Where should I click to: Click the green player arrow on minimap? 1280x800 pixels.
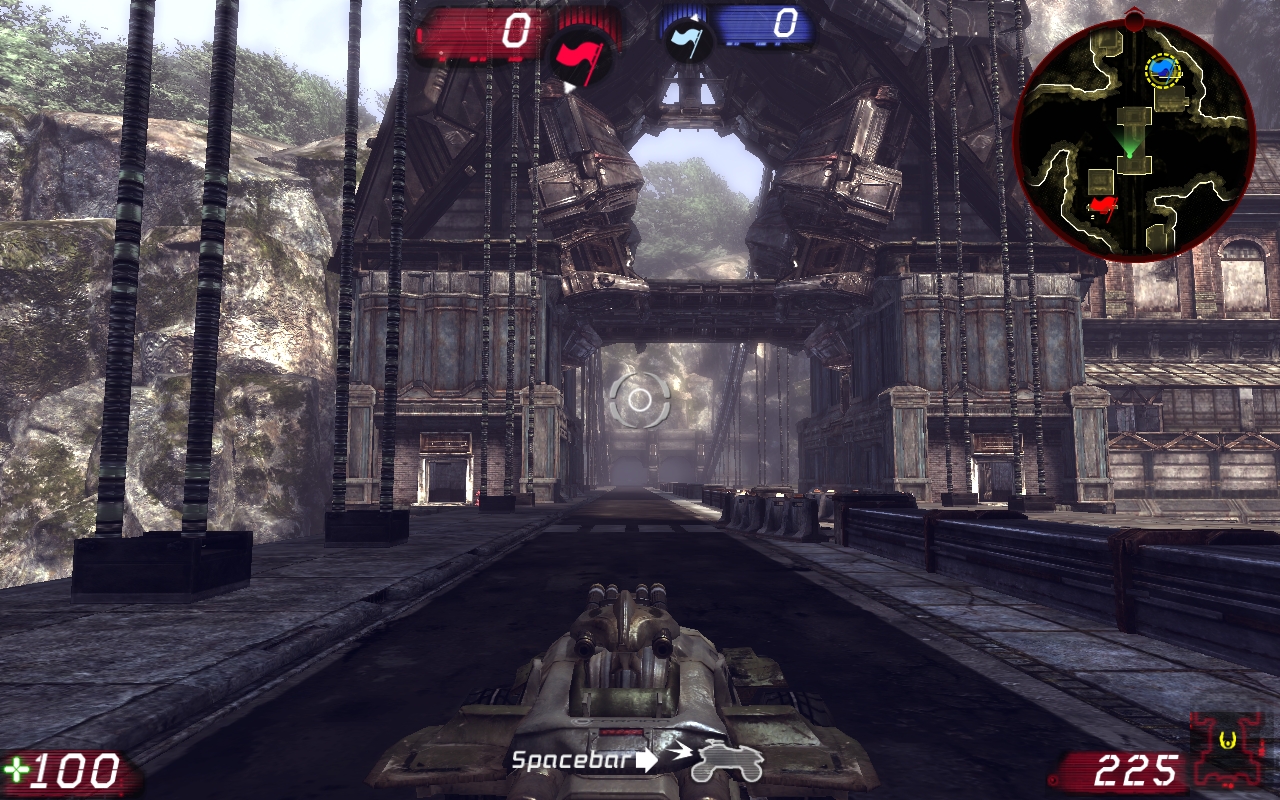point(1130,146)
